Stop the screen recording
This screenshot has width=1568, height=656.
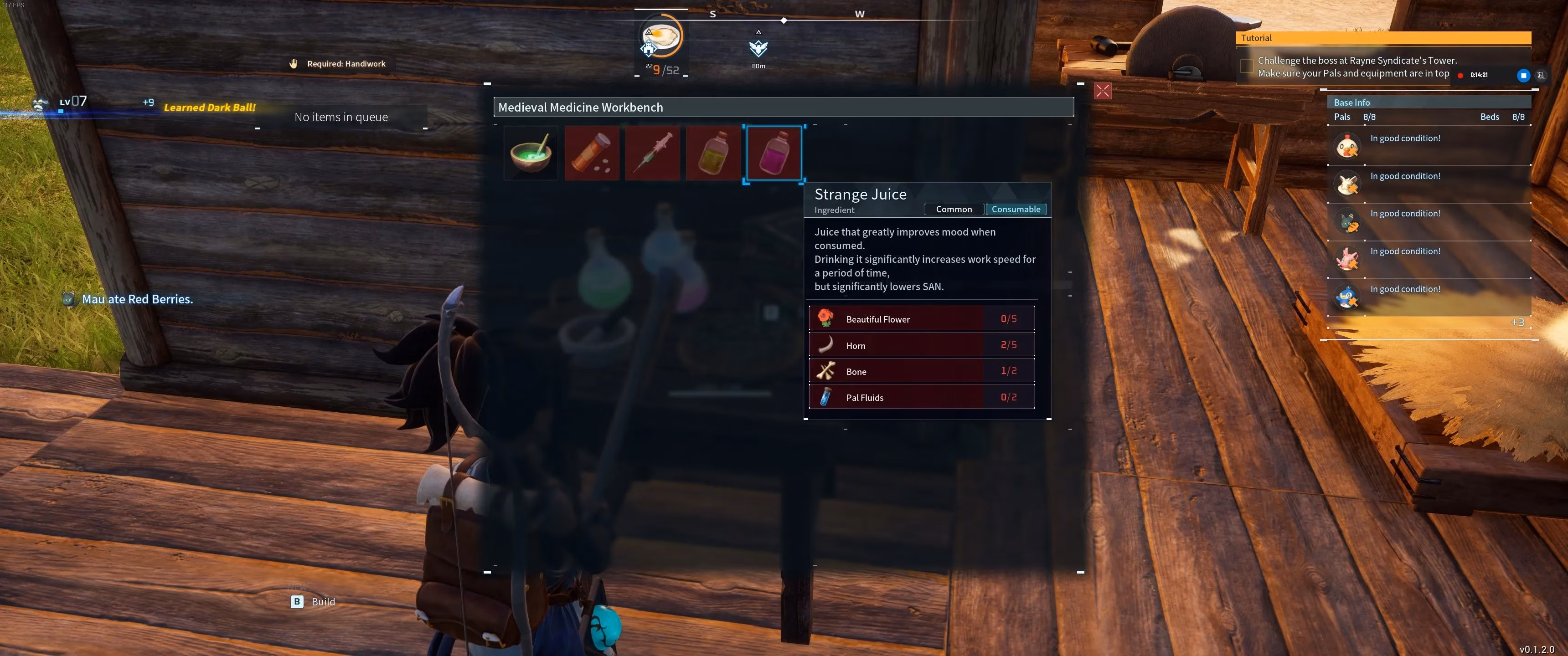pos(1523,76)
